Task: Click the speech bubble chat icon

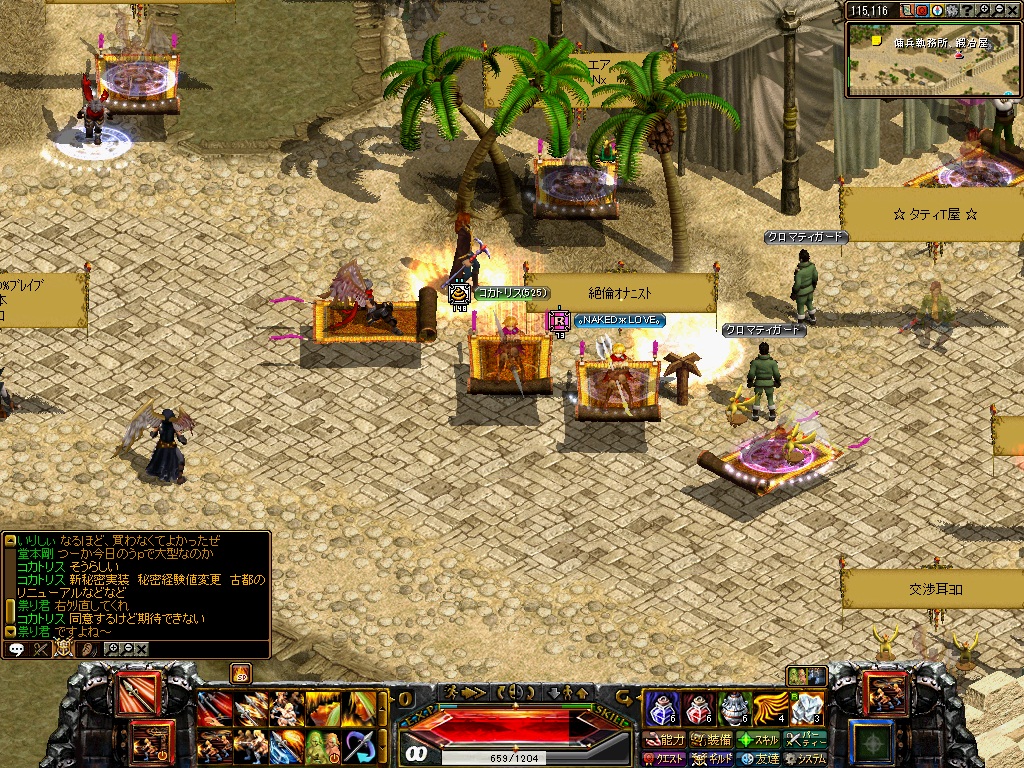Action: [16, 649]
